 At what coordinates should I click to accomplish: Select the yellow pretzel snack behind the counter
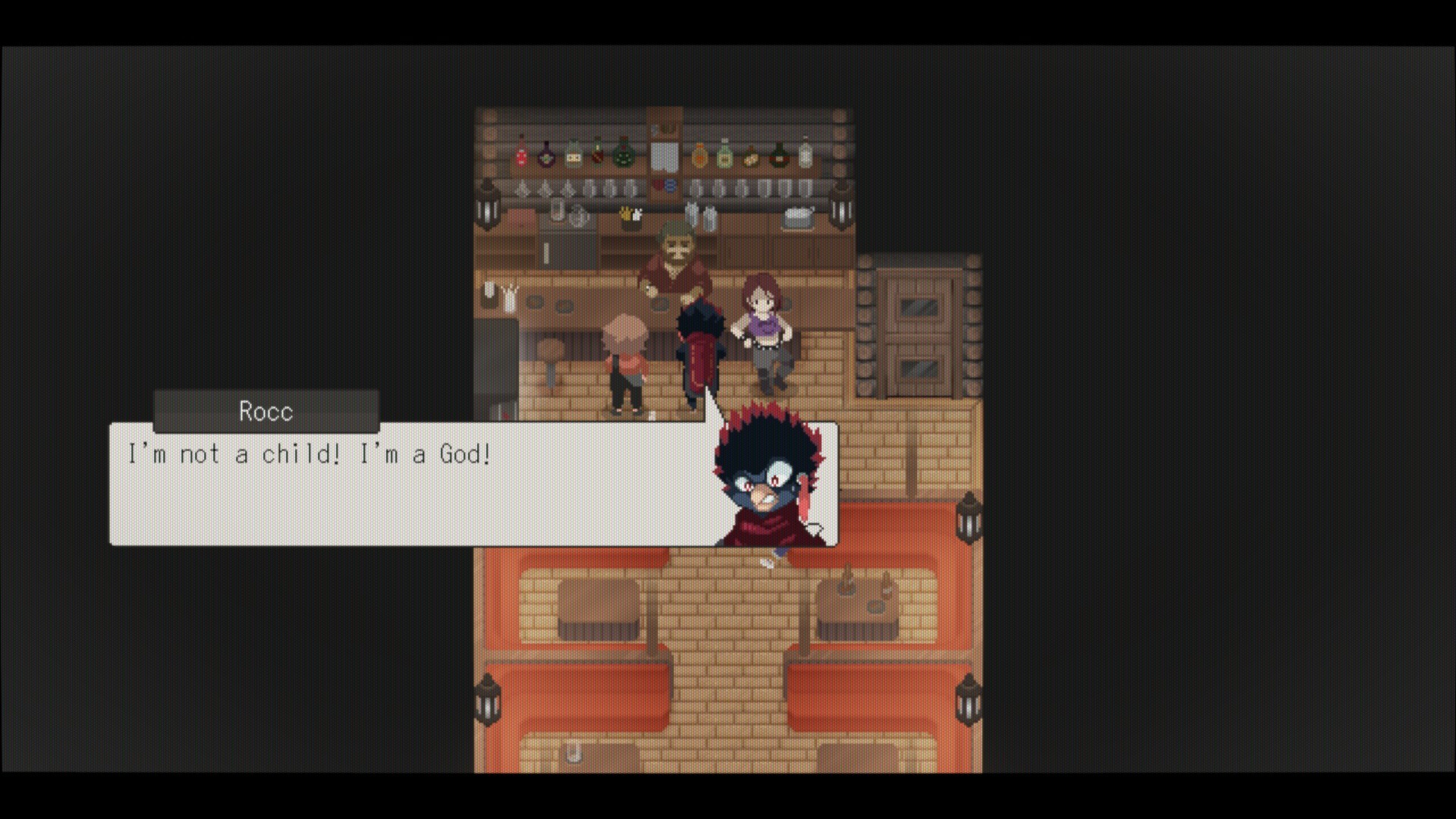[628, 213]
